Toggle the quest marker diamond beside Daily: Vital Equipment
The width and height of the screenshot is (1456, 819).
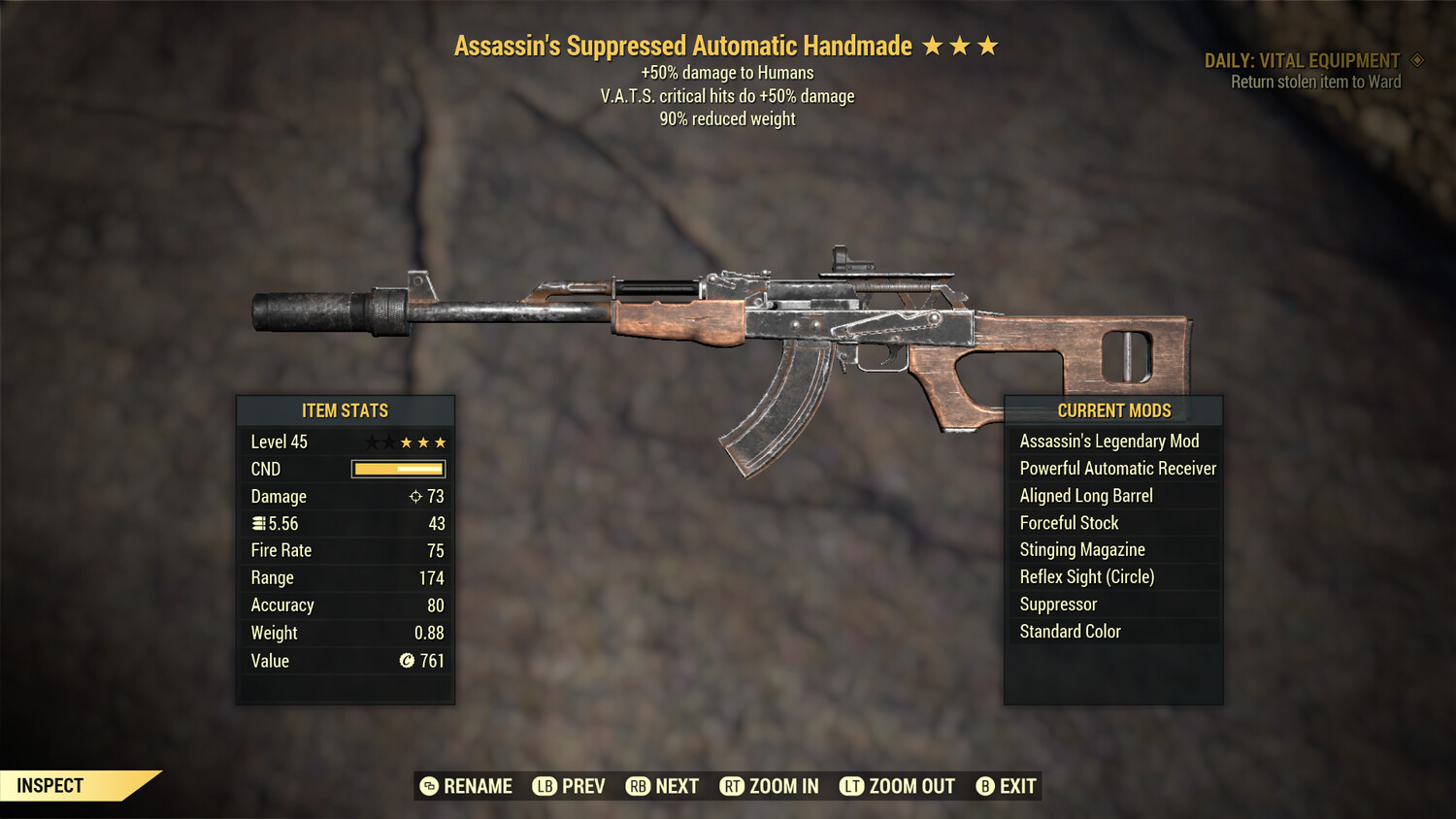point(1415,59)
